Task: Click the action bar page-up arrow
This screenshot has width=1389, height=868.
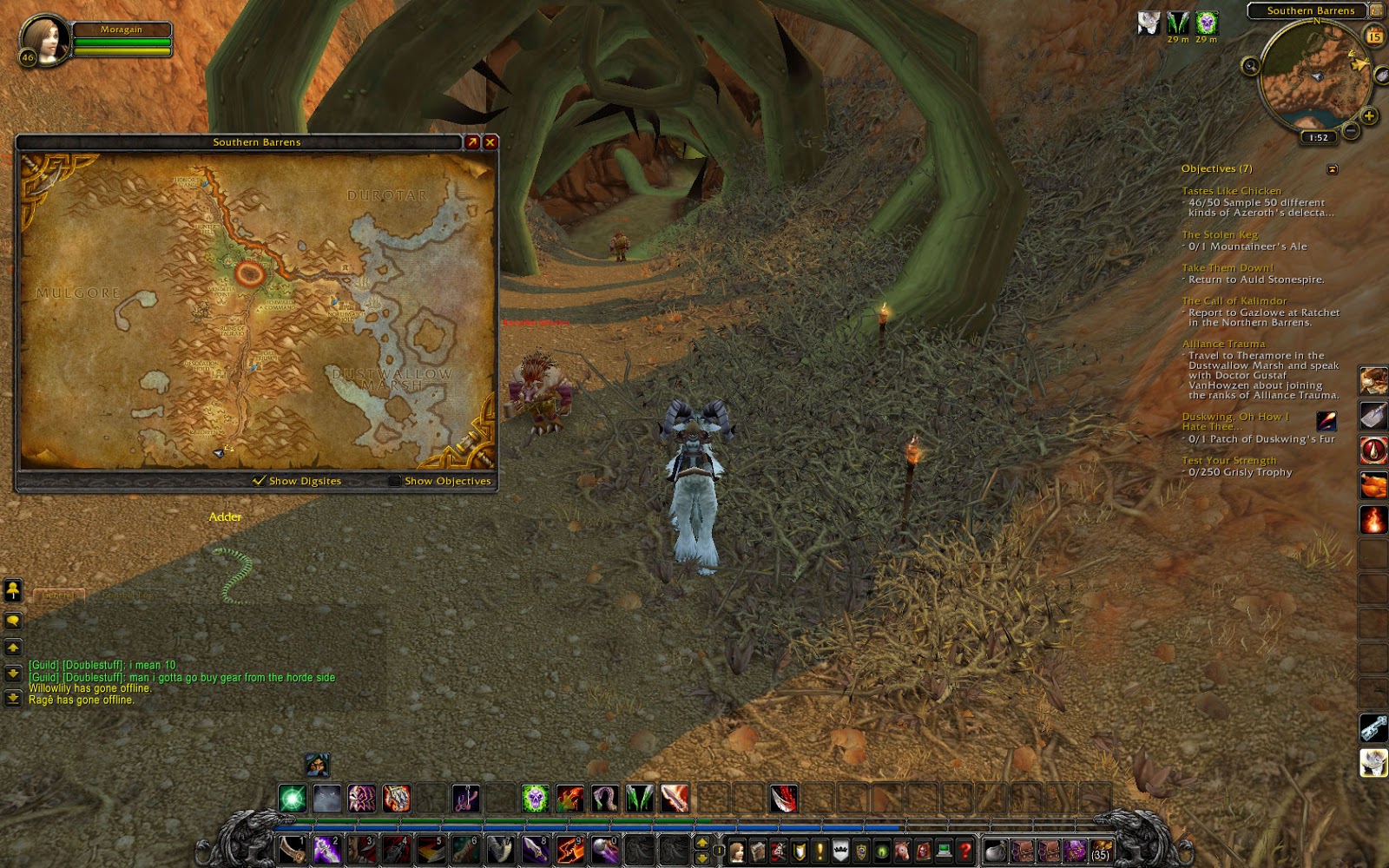Action: click(701, 843)
